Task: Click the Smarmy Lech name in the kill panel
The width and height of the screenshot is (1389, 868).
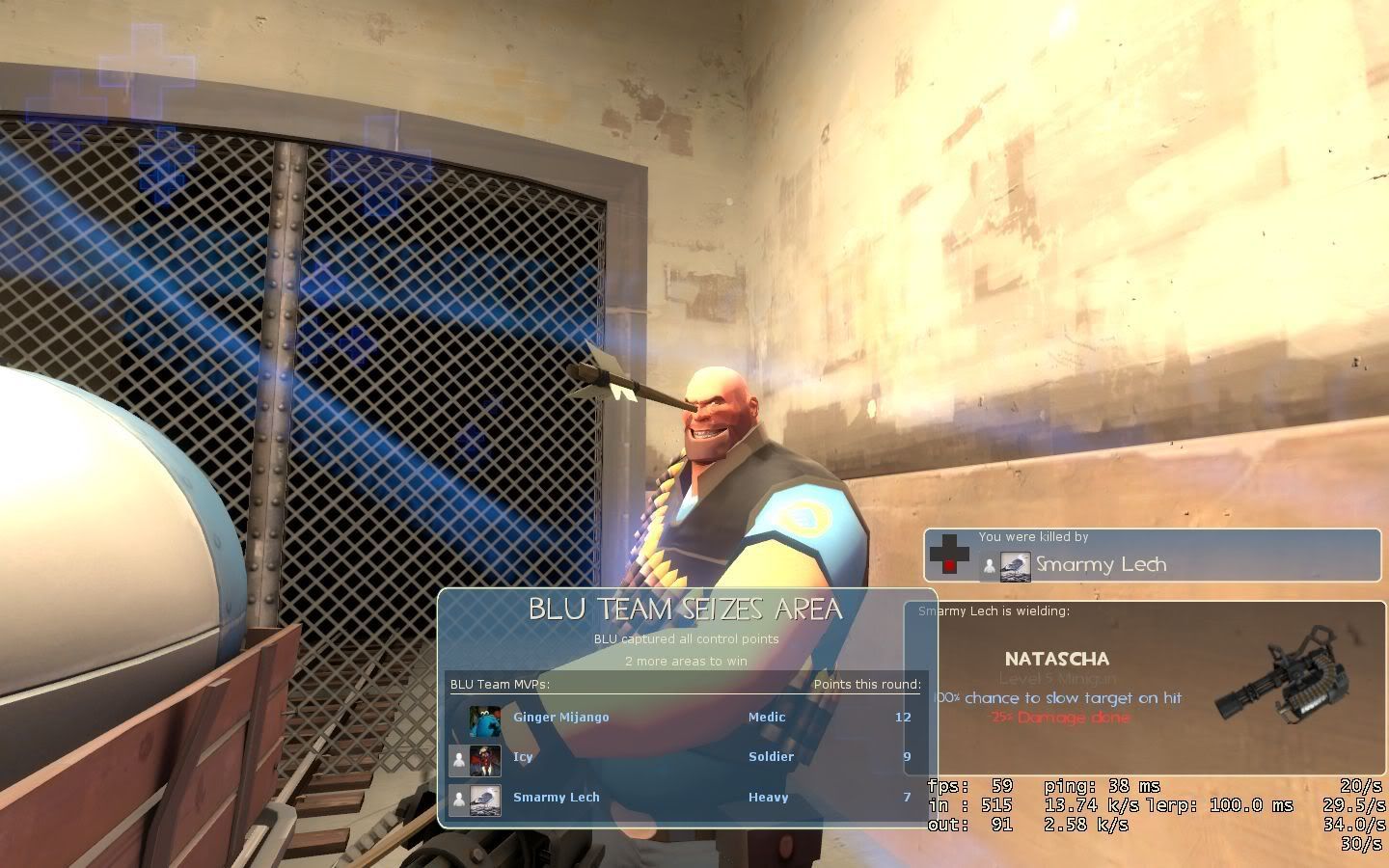Action: pos(1103,564)
